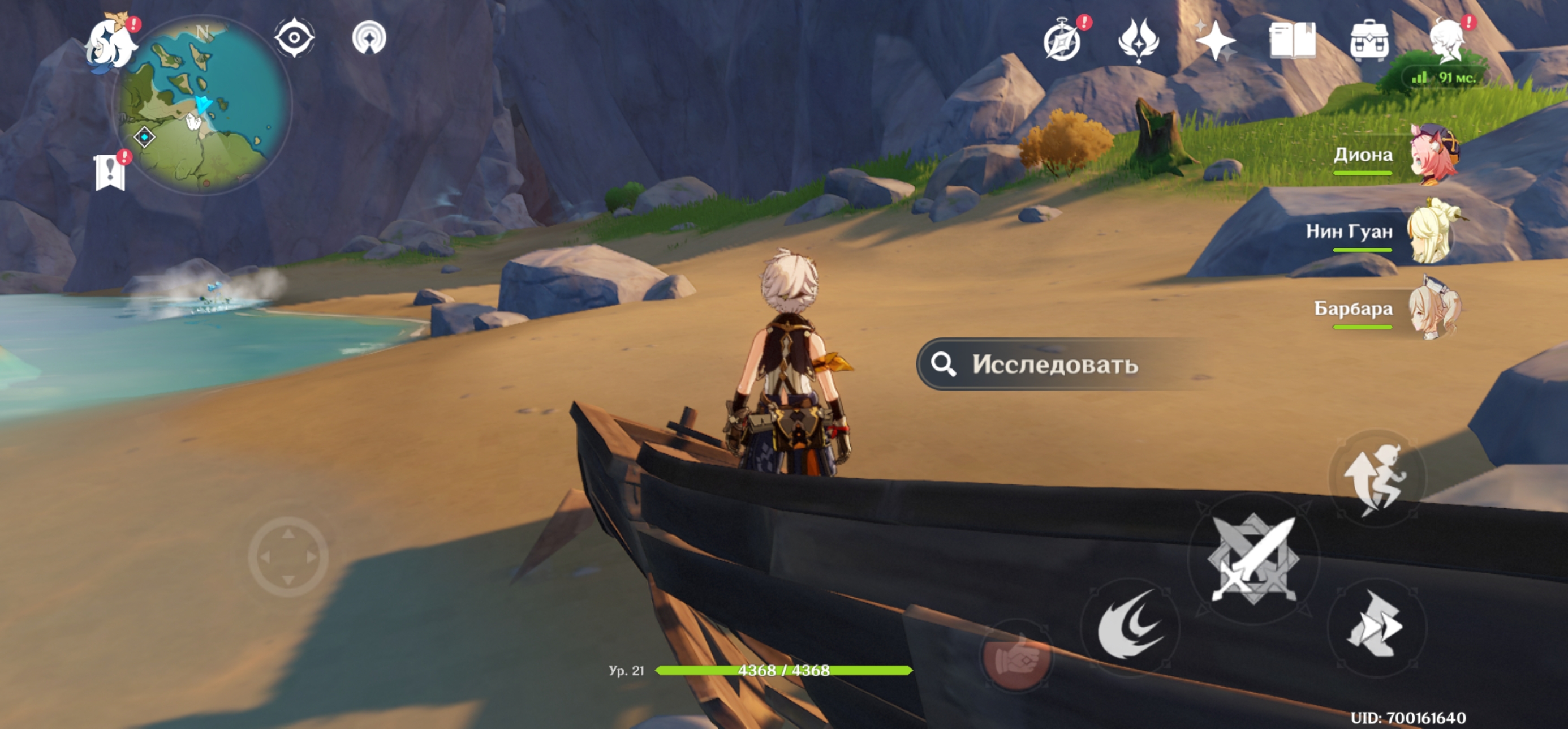
Task: Open the Wish star icon
Action: (1215, 40)
